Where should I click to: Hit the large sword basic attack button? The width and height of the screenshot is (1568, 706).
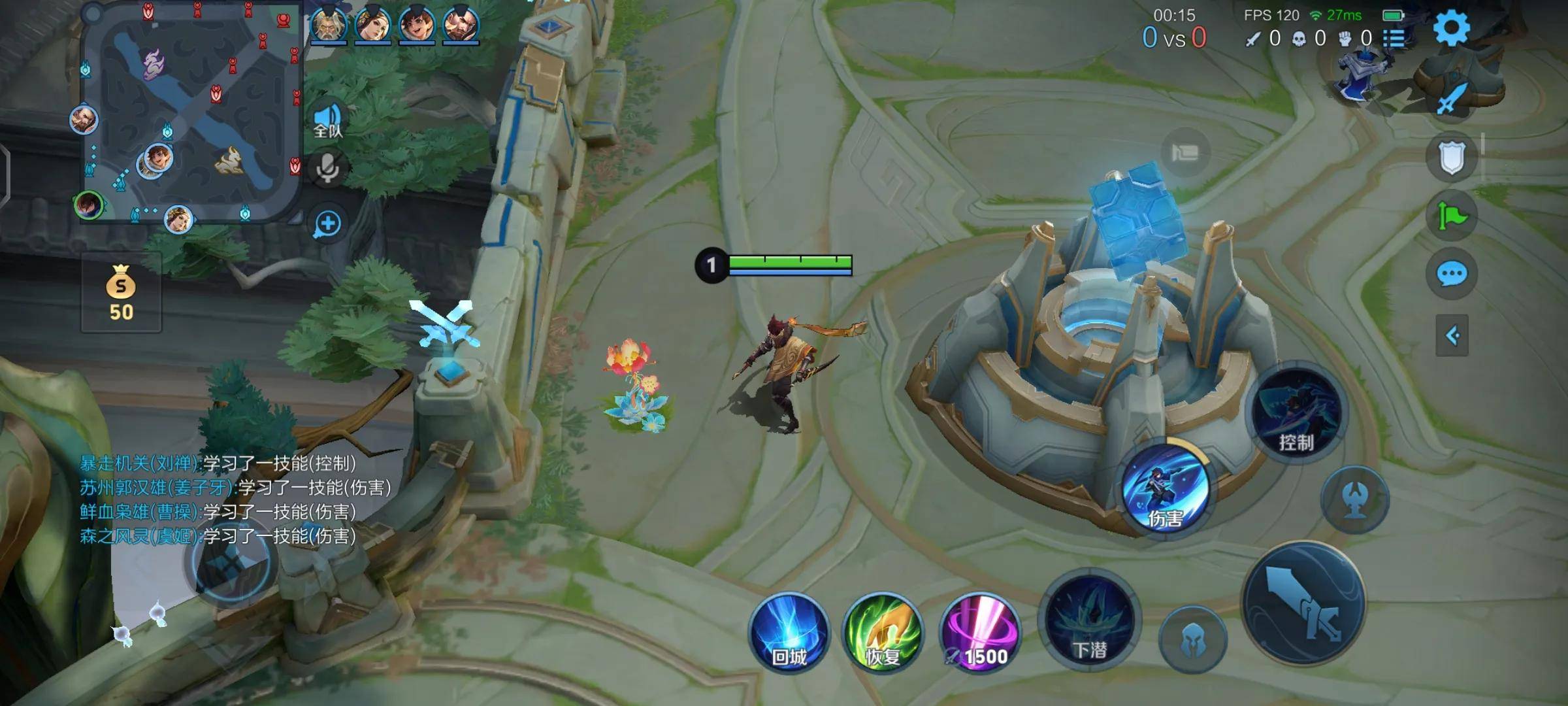point(1303,603)
